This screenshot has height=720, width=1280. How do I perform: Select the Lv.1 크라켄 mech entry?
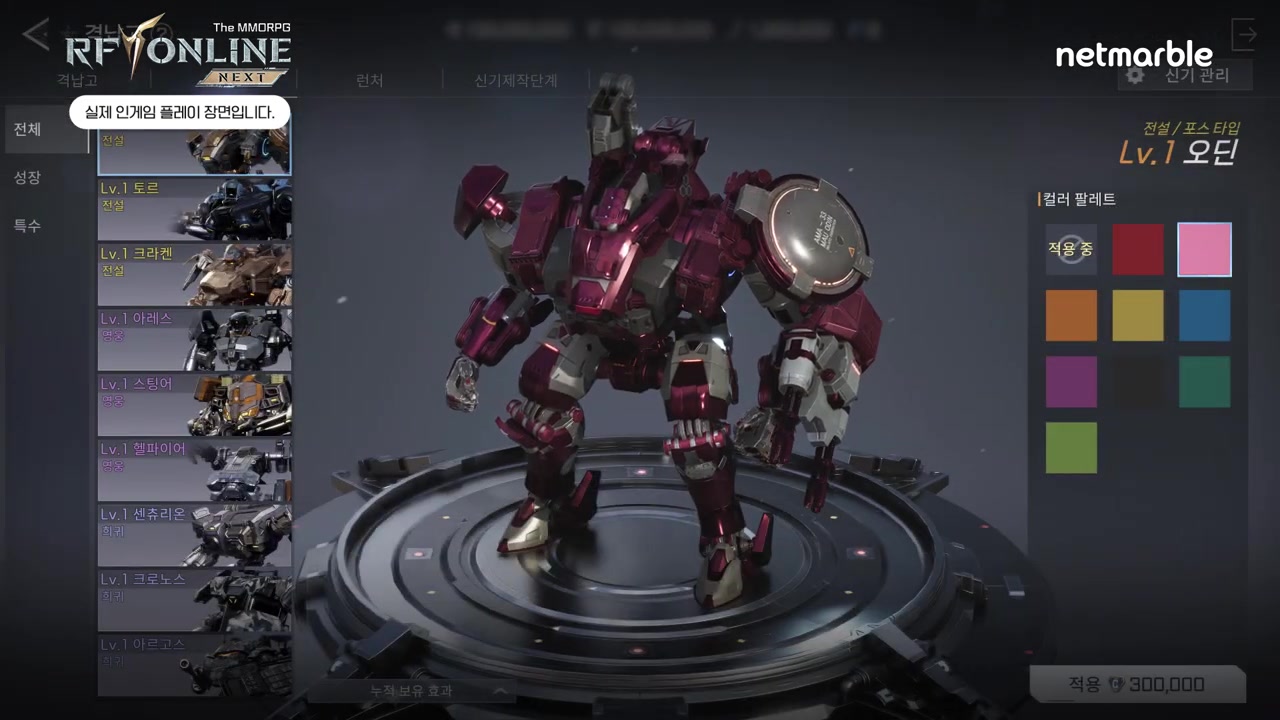[195, 274]
